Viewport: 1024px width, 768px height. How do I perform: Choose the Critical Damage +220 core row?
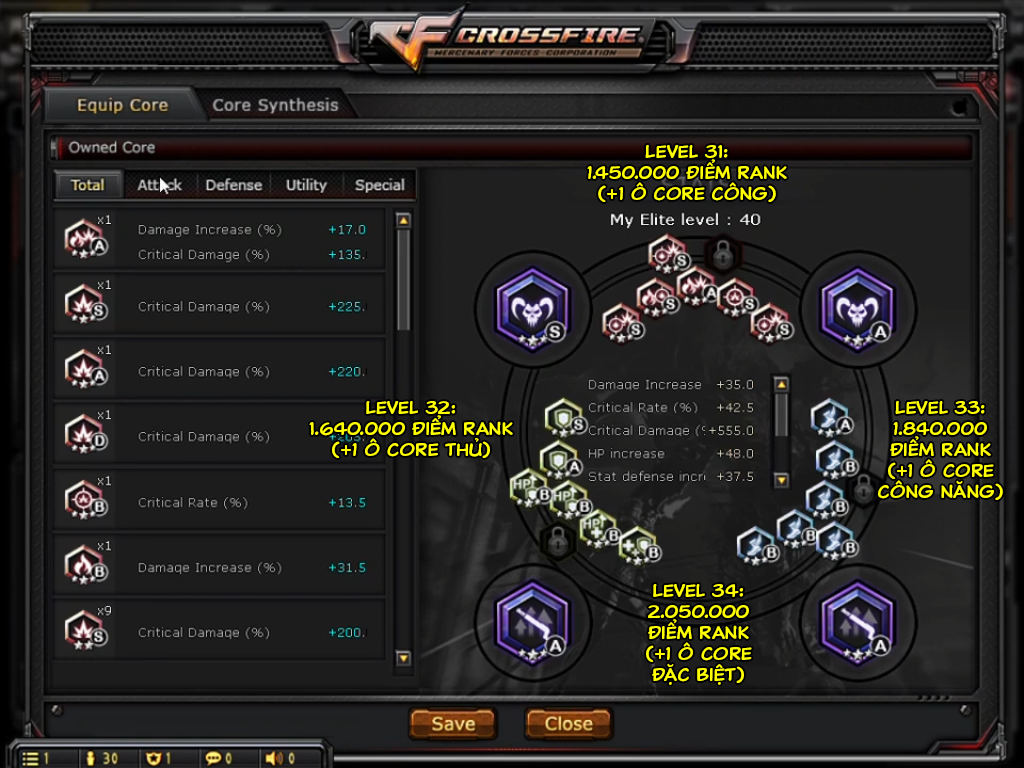click(x=220, y=371)
